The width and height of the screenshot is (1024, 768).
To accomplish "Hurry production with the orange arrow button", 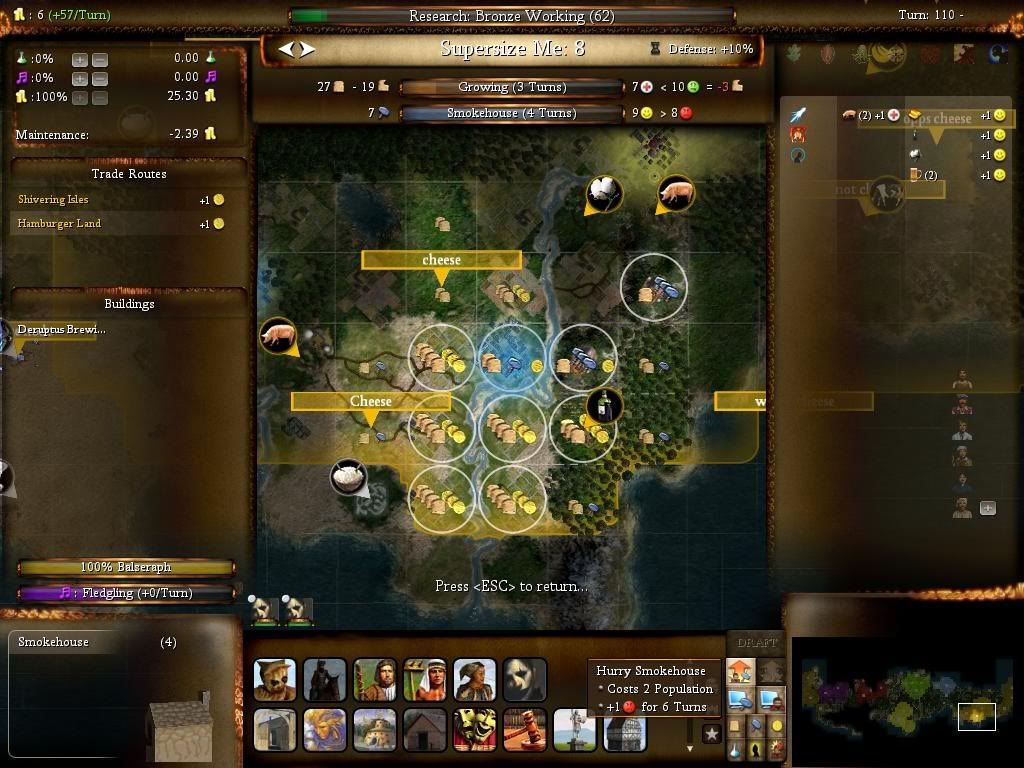I will [x=740, y=671].
